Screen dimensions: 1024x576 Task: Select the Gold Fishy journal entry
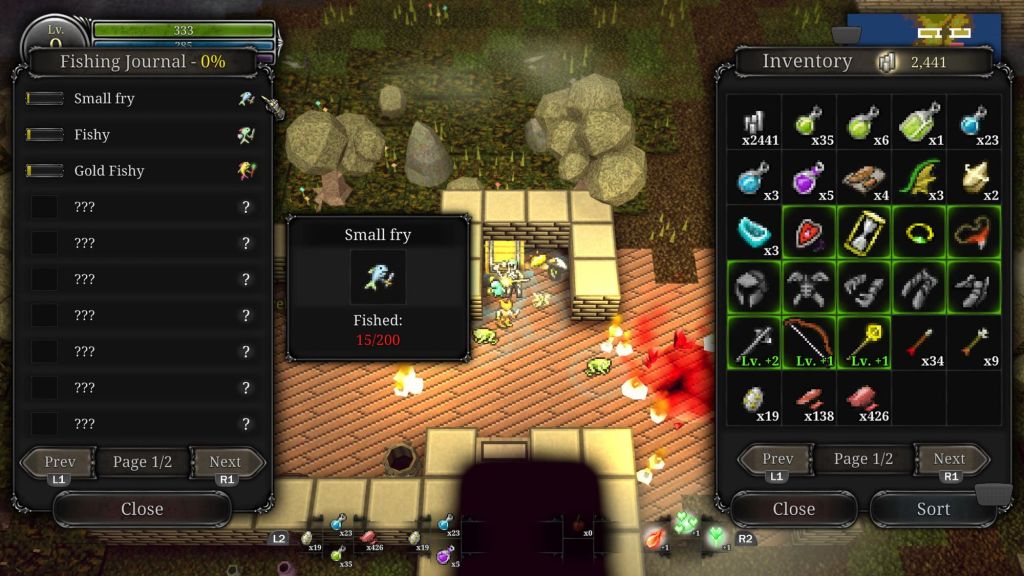pyautogui.click(x=140, y=171)
